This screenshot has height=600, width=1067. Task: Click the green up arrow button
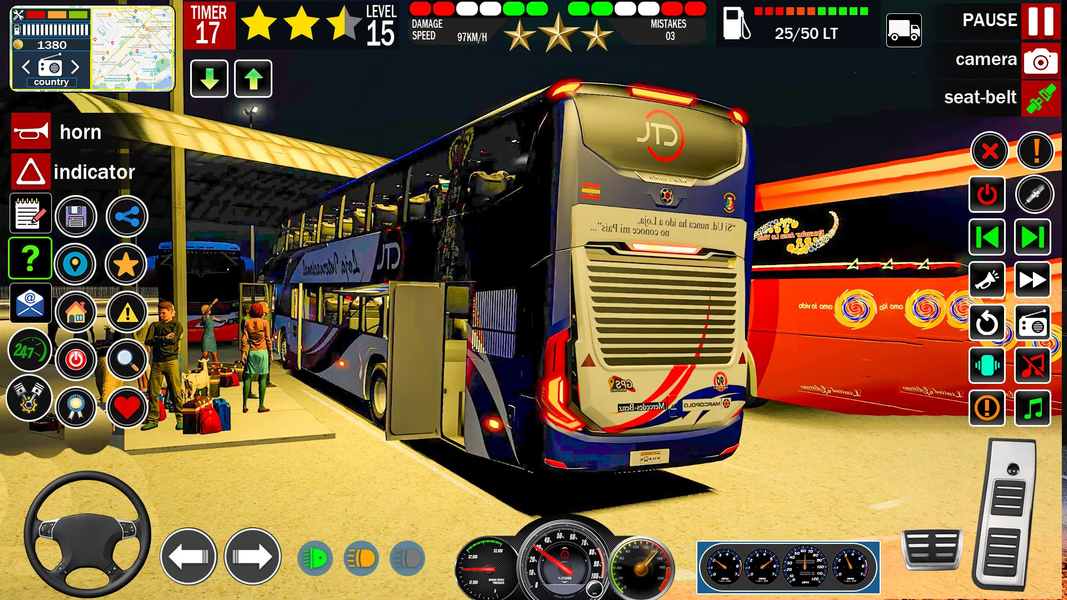point(253,78)
